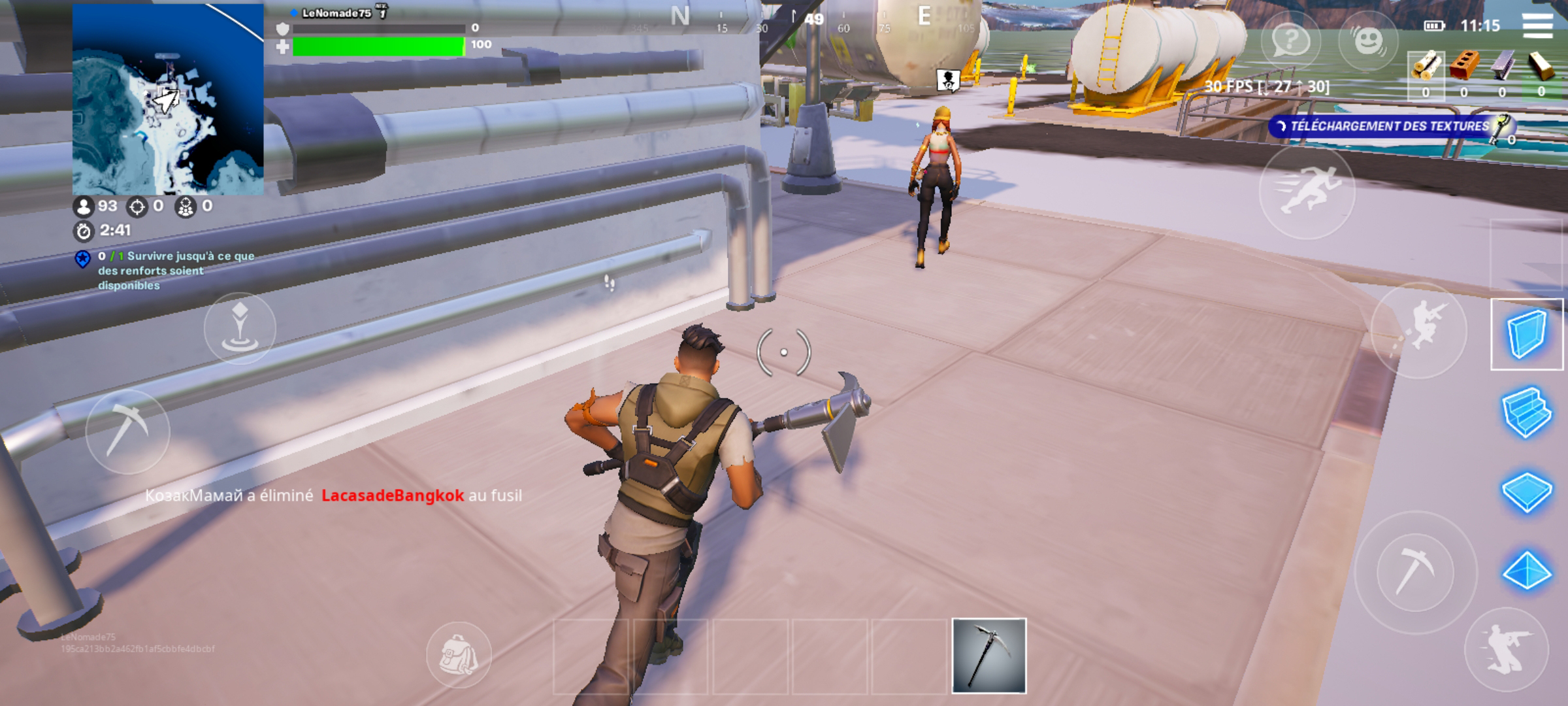Open the emote smiley icon
1568x706 pixels.
pos(1369,42)
